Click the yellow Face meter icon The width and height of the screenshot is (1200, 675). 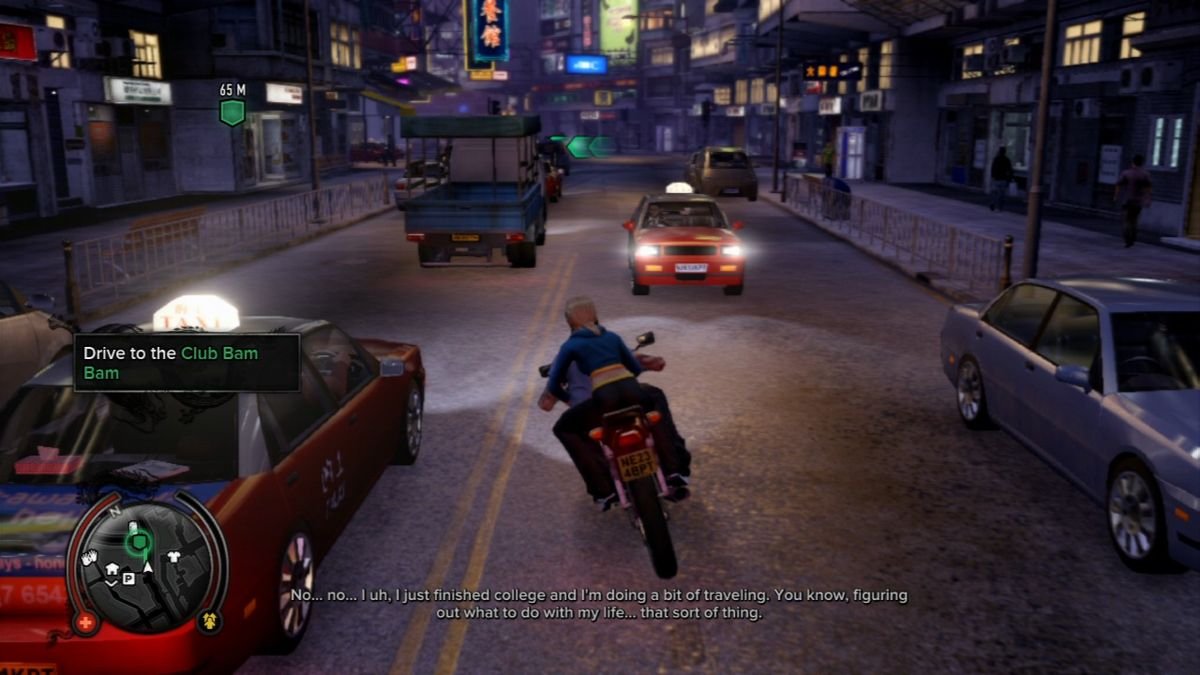click(211, 620)
